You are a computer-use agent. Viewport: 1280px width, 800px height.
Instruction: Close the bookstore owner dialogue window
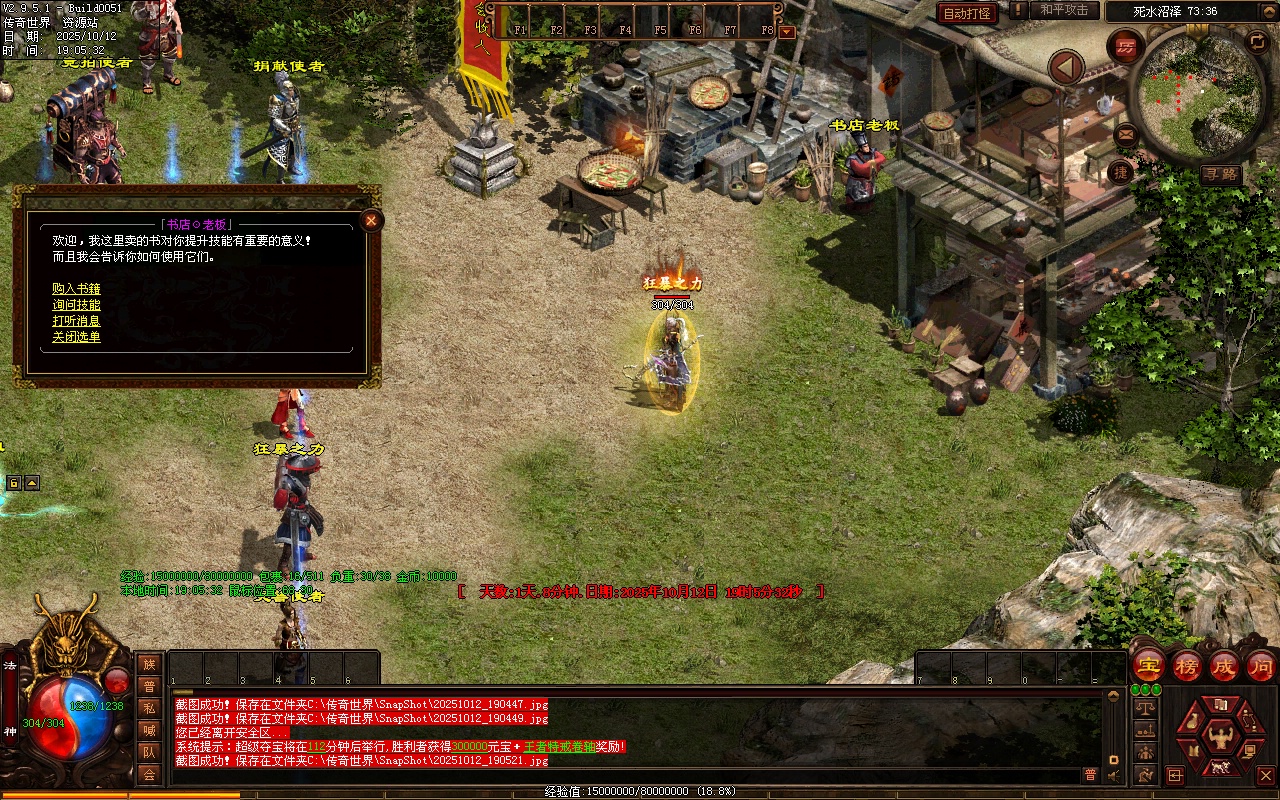[371, 221]
